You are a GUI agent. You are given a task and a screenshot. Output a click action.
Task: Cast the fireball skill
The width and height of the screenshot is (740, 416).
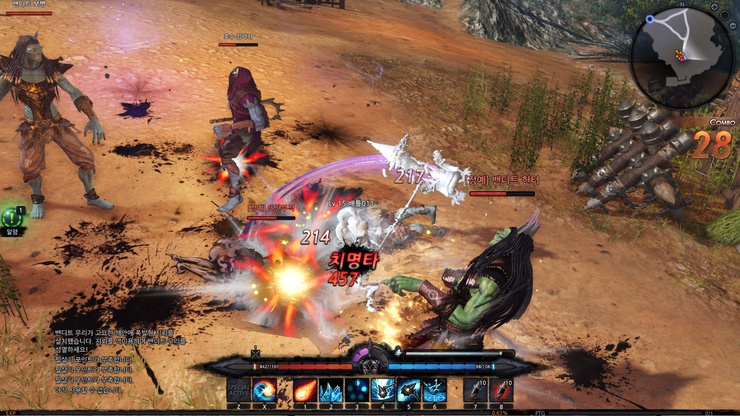click(x=305, y=389)
